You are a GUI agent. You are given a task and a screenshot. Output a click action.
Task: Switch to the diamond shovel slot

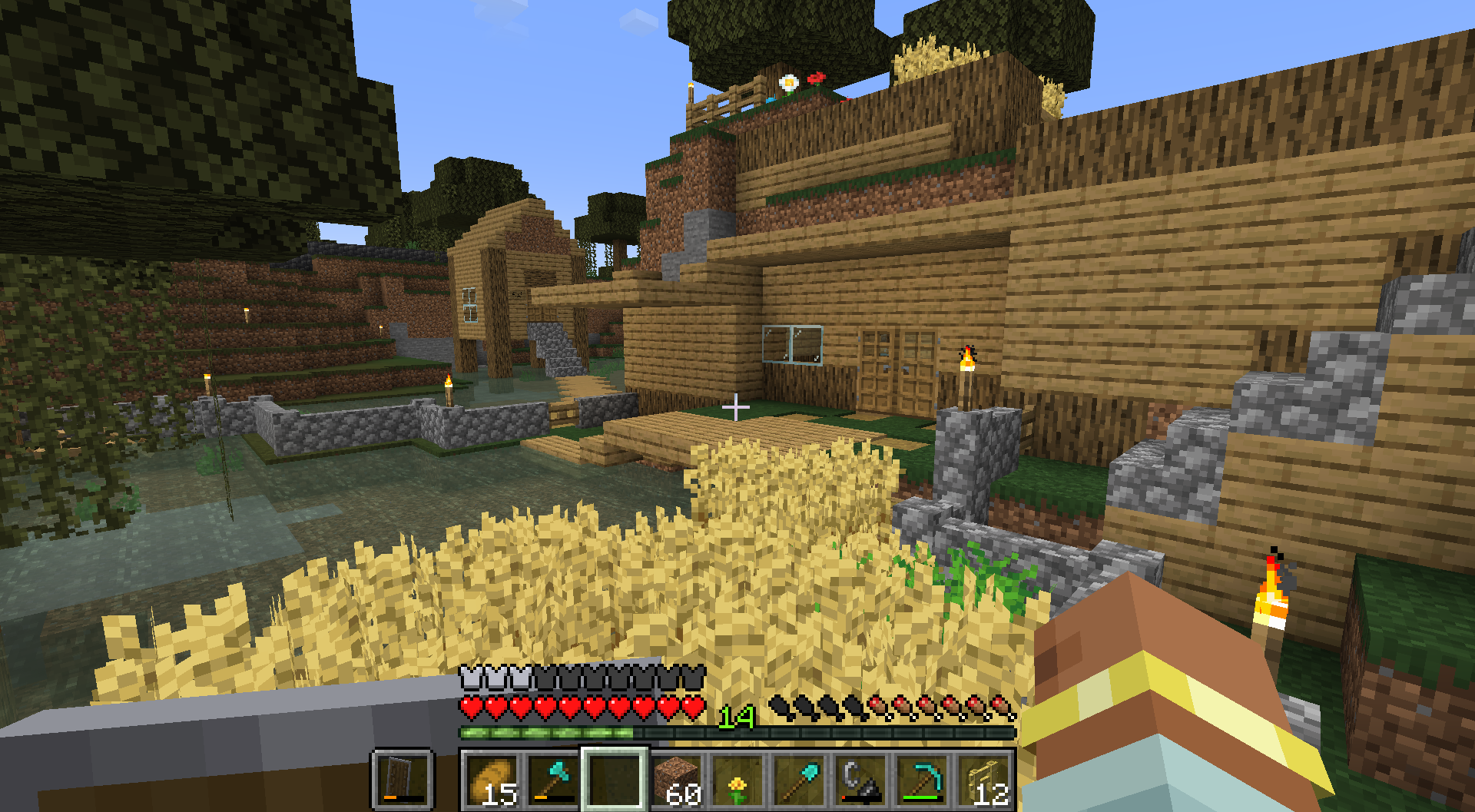tap(799, 781)
